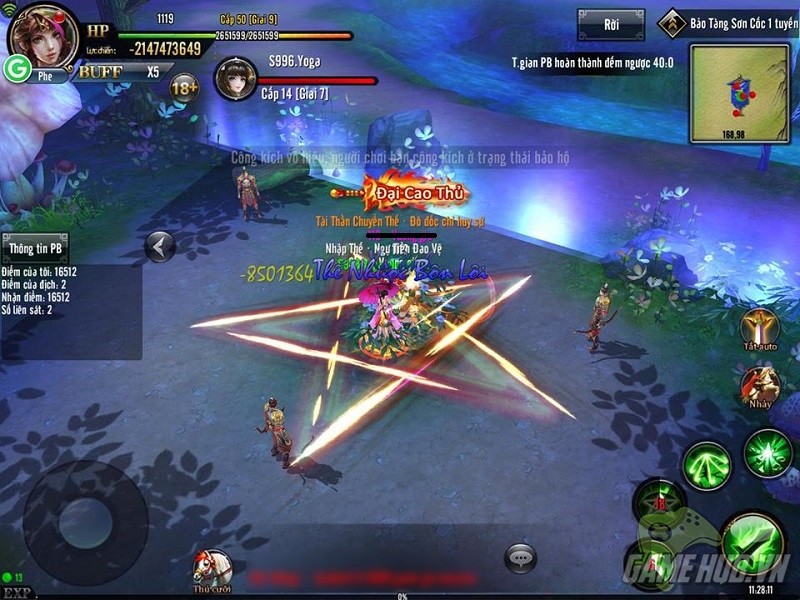Tap the virtual joystick center
Screen dimensions: 800x600
click(x=72, y=521)
